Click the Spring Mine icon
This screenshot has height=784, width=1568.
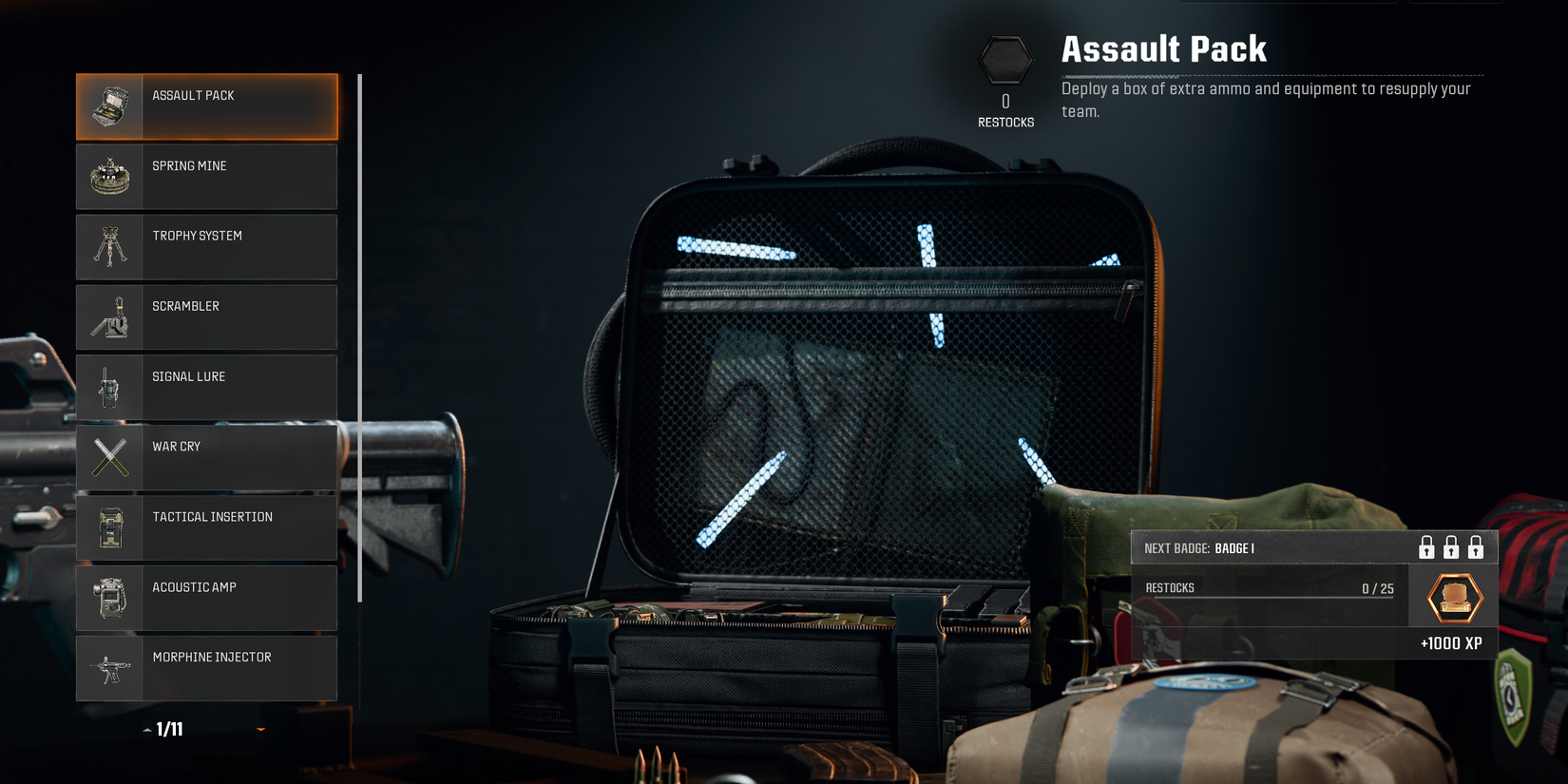coord(110,177)
